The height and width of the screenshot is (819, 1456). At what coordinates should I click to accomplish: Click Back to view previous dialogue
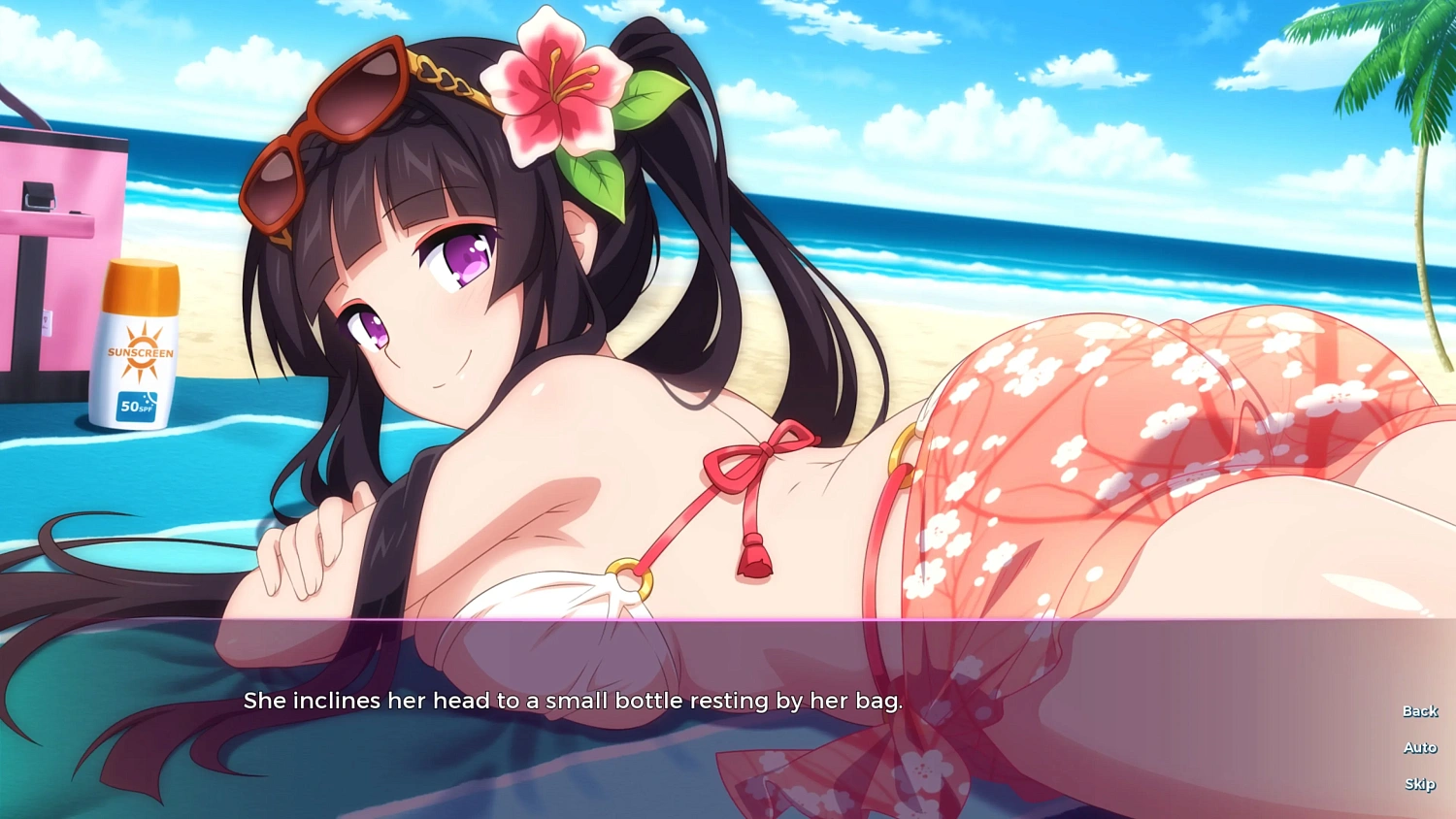click(1419, 711)
